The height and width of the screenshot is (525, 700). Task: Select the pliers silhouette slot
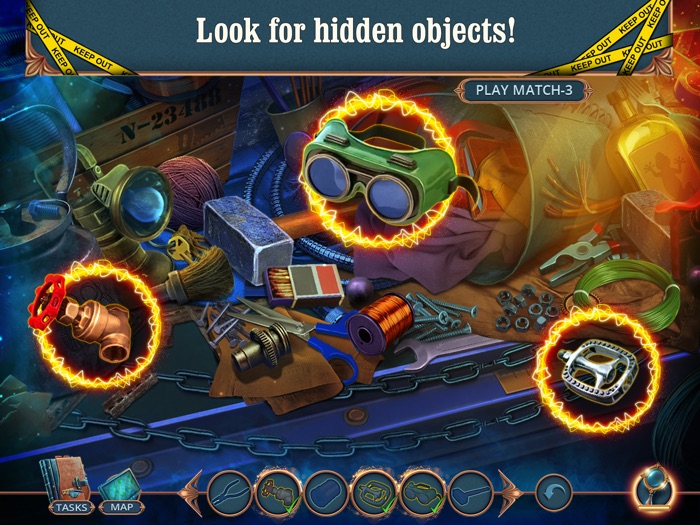[229, 492]
